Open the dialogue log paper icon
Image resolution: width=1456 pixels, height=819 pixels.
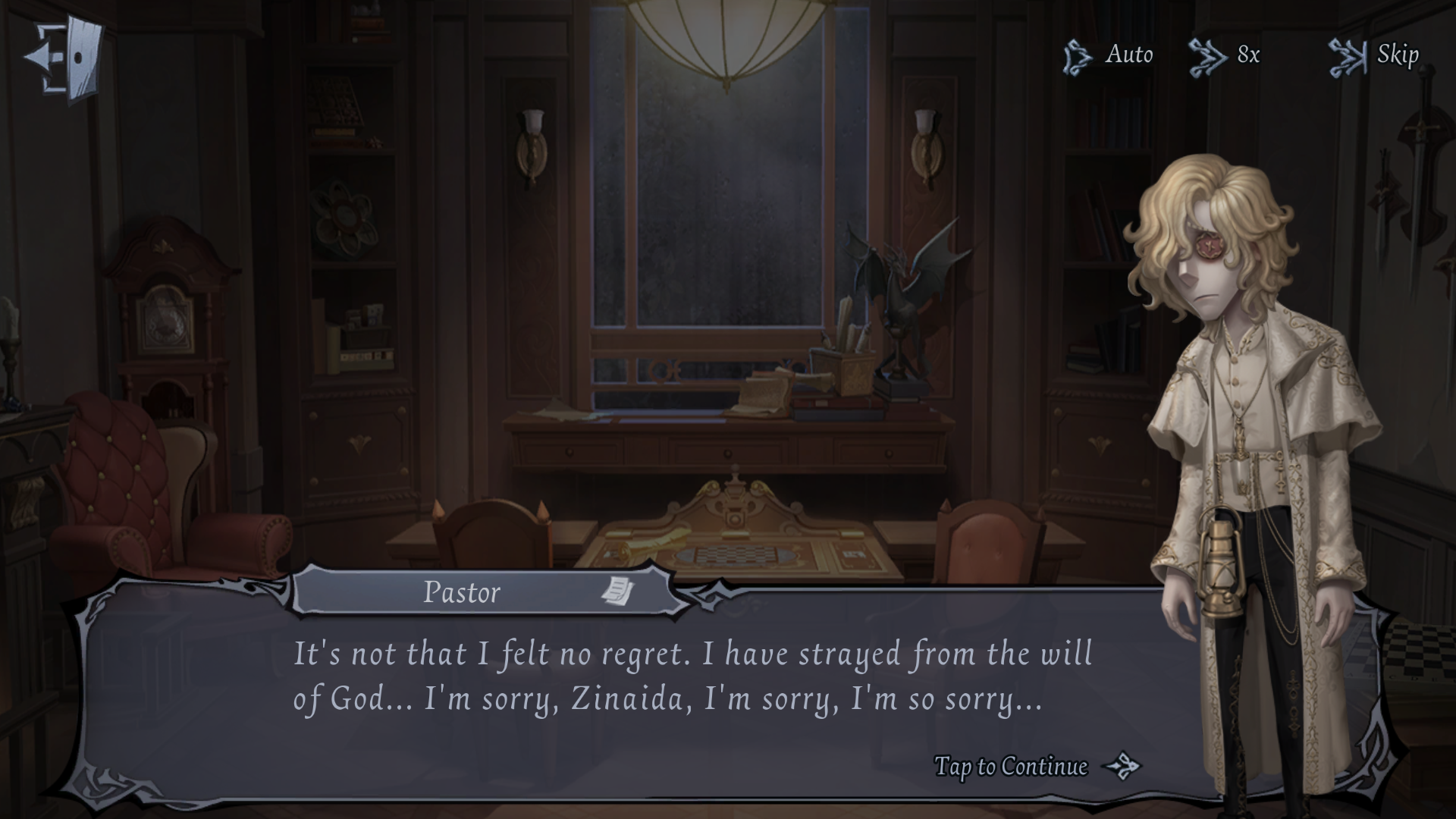[618, 591]
